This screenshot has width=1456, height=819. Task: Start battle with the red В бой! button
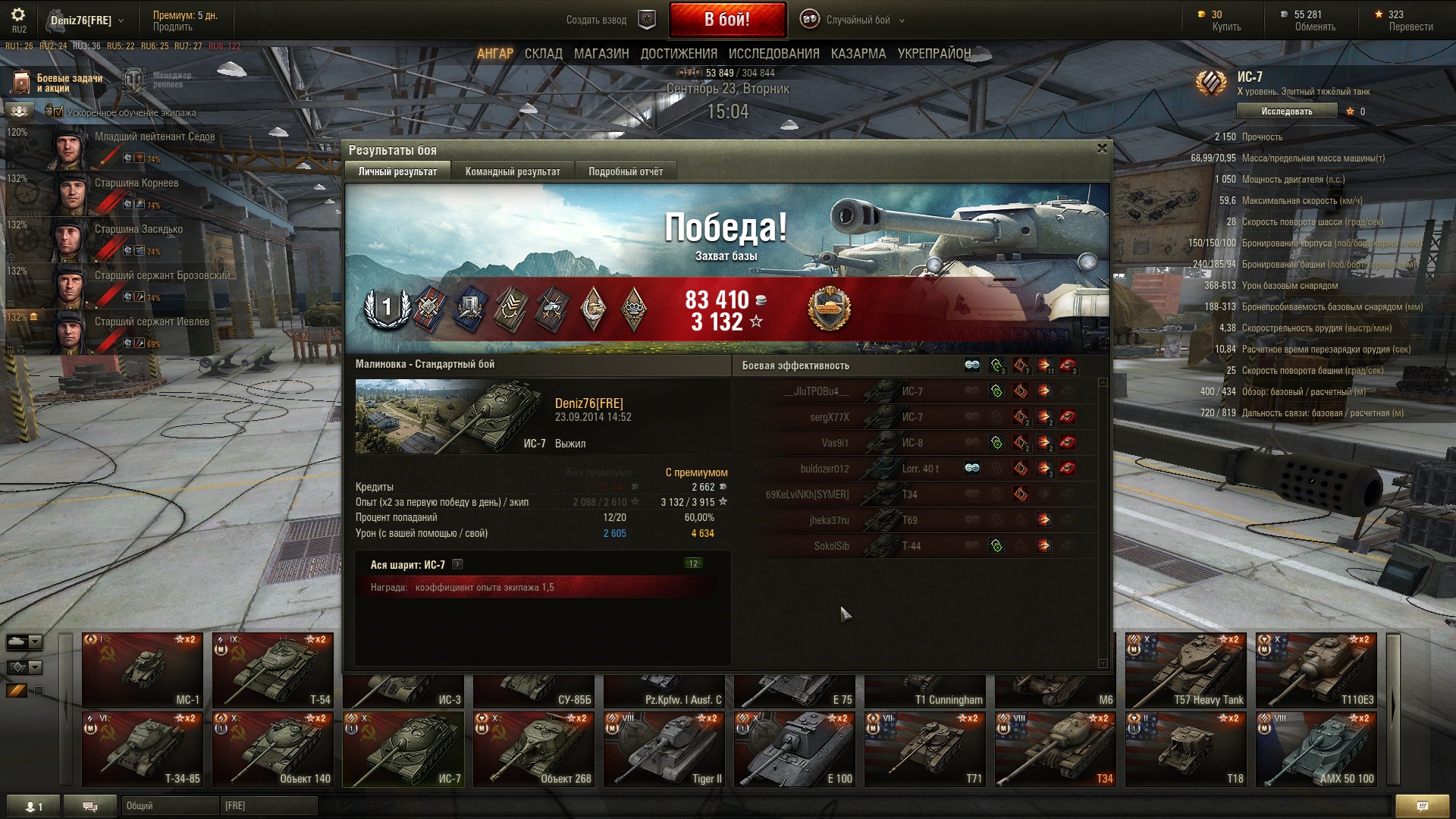726,20
